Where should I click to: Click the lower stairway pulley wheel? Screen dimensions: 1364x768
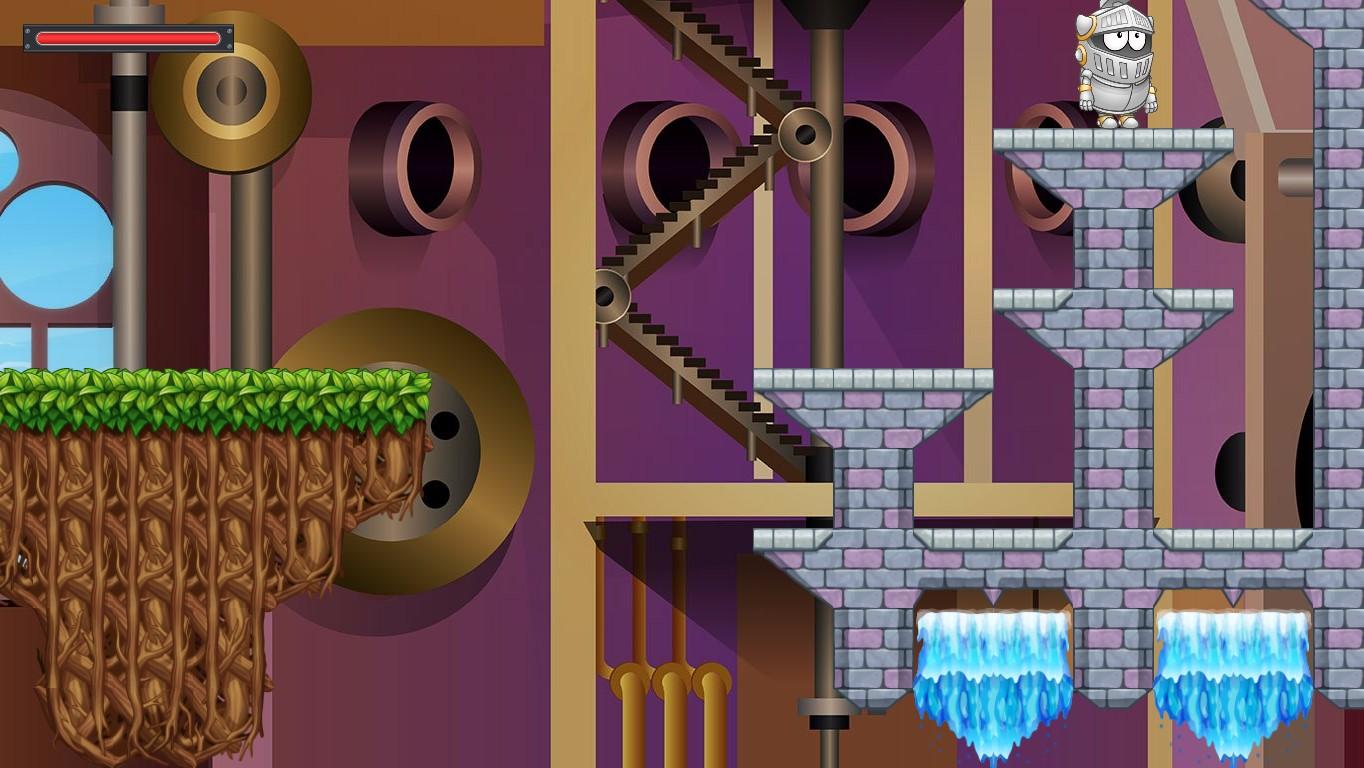610,295
